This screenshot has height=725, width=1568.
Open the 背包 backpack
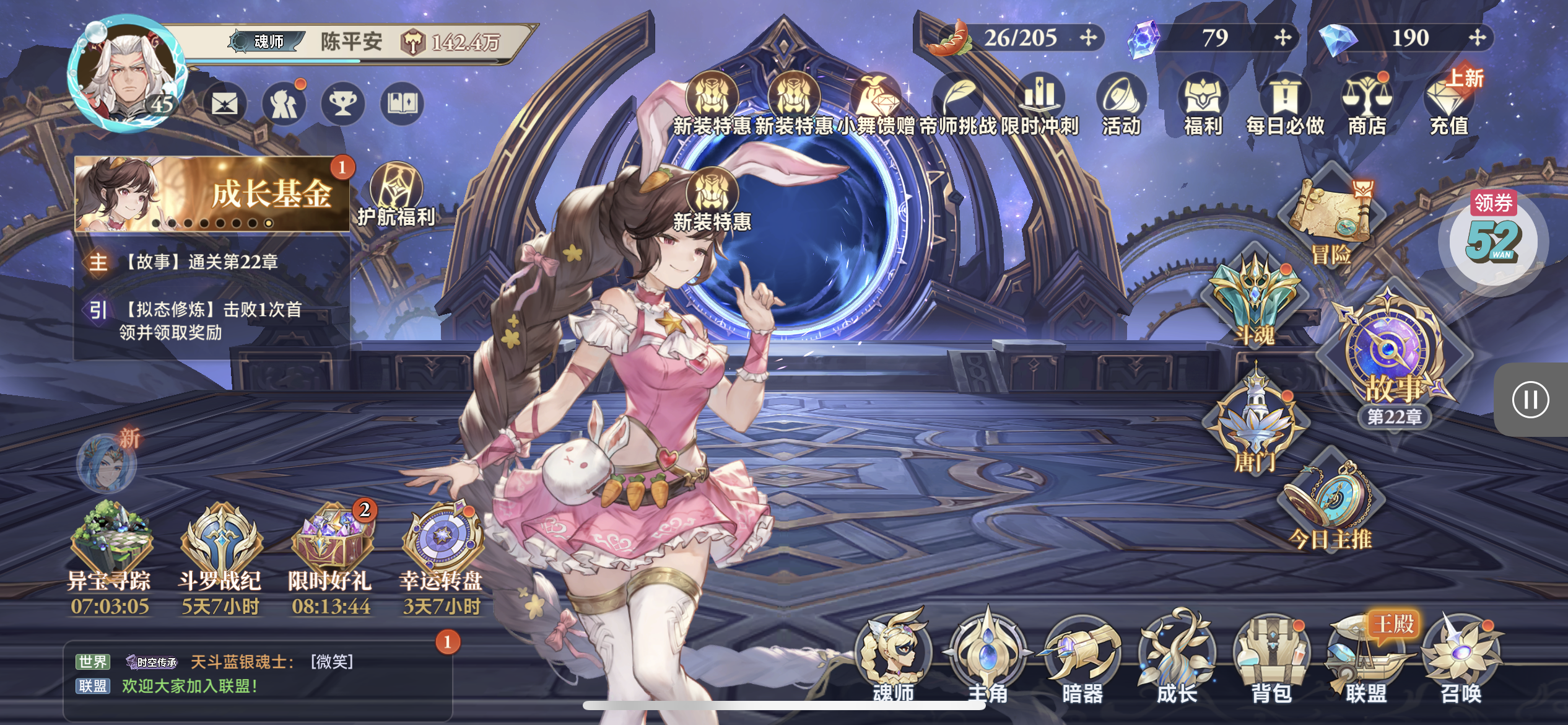[x=1271, y=658]
